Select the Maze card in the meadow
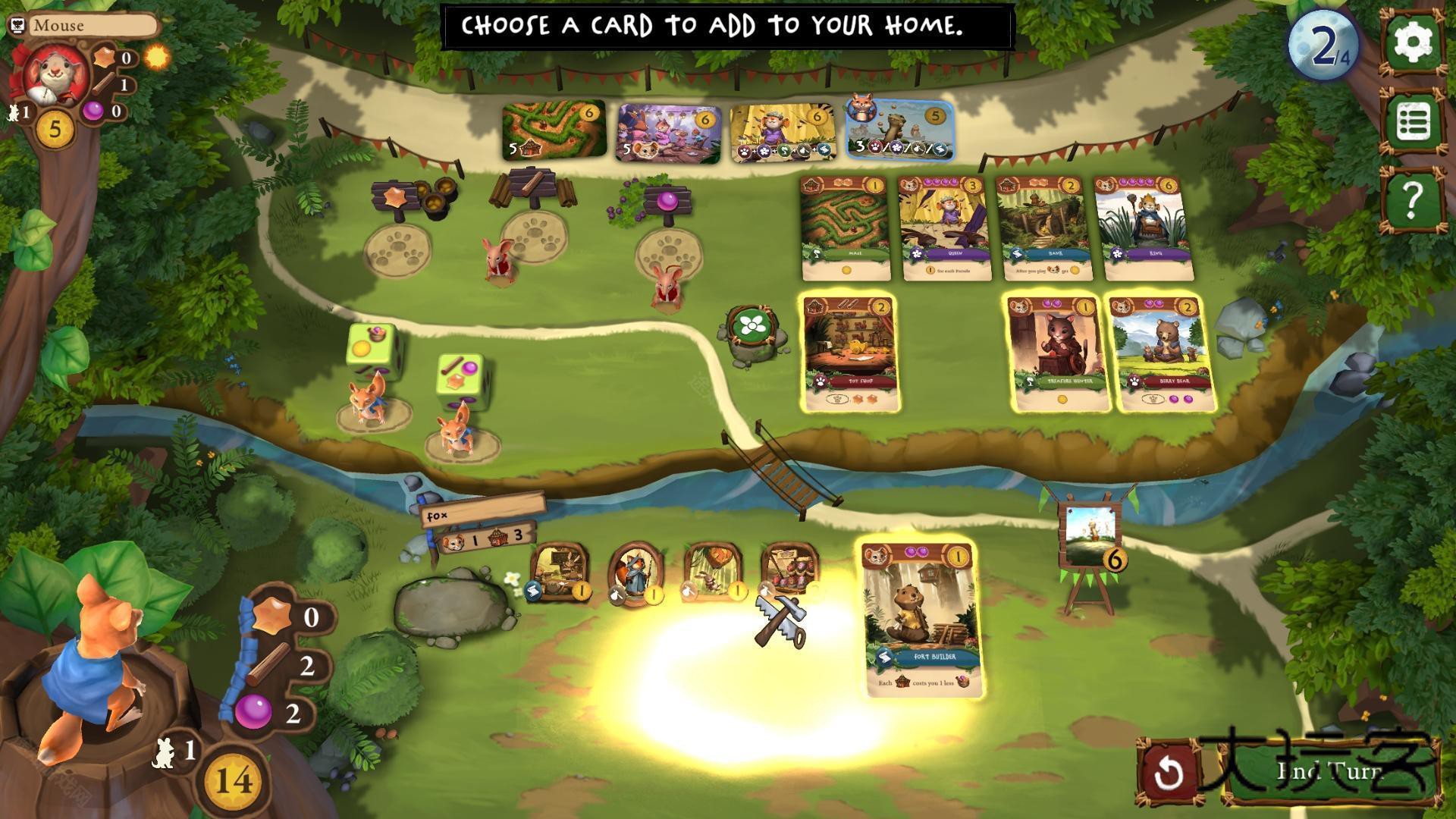 pos(845,228)
